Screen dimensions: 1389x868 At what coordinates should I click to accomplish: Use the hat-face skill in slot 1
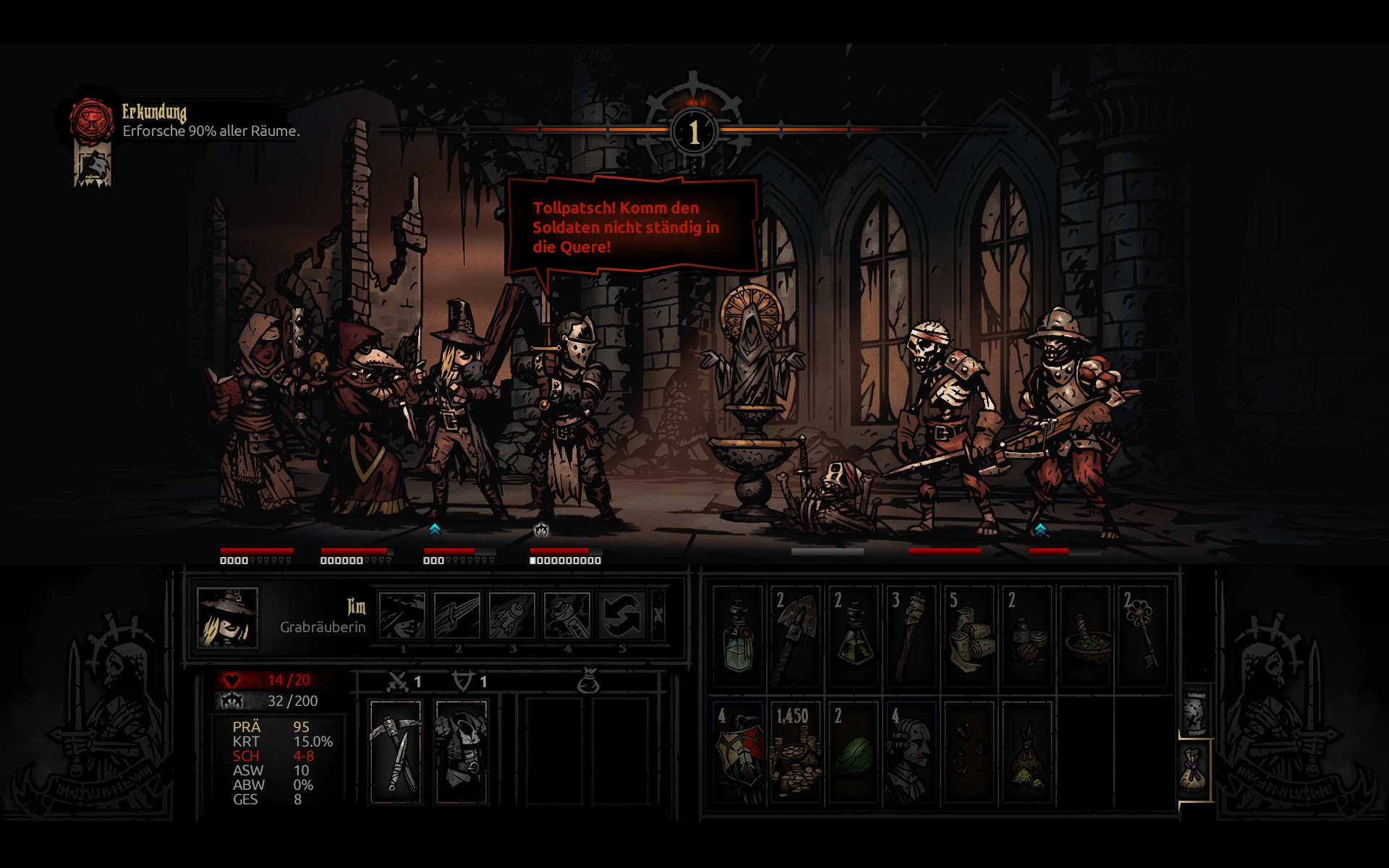(x=402, y=616)
